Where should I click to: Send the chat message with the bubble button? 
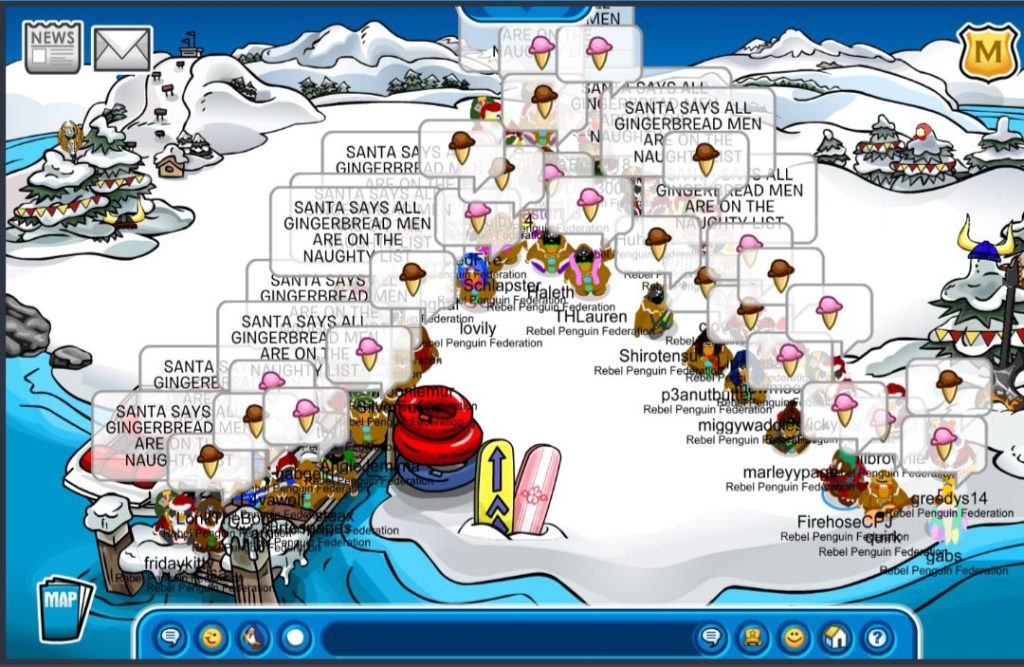[712, 637]
